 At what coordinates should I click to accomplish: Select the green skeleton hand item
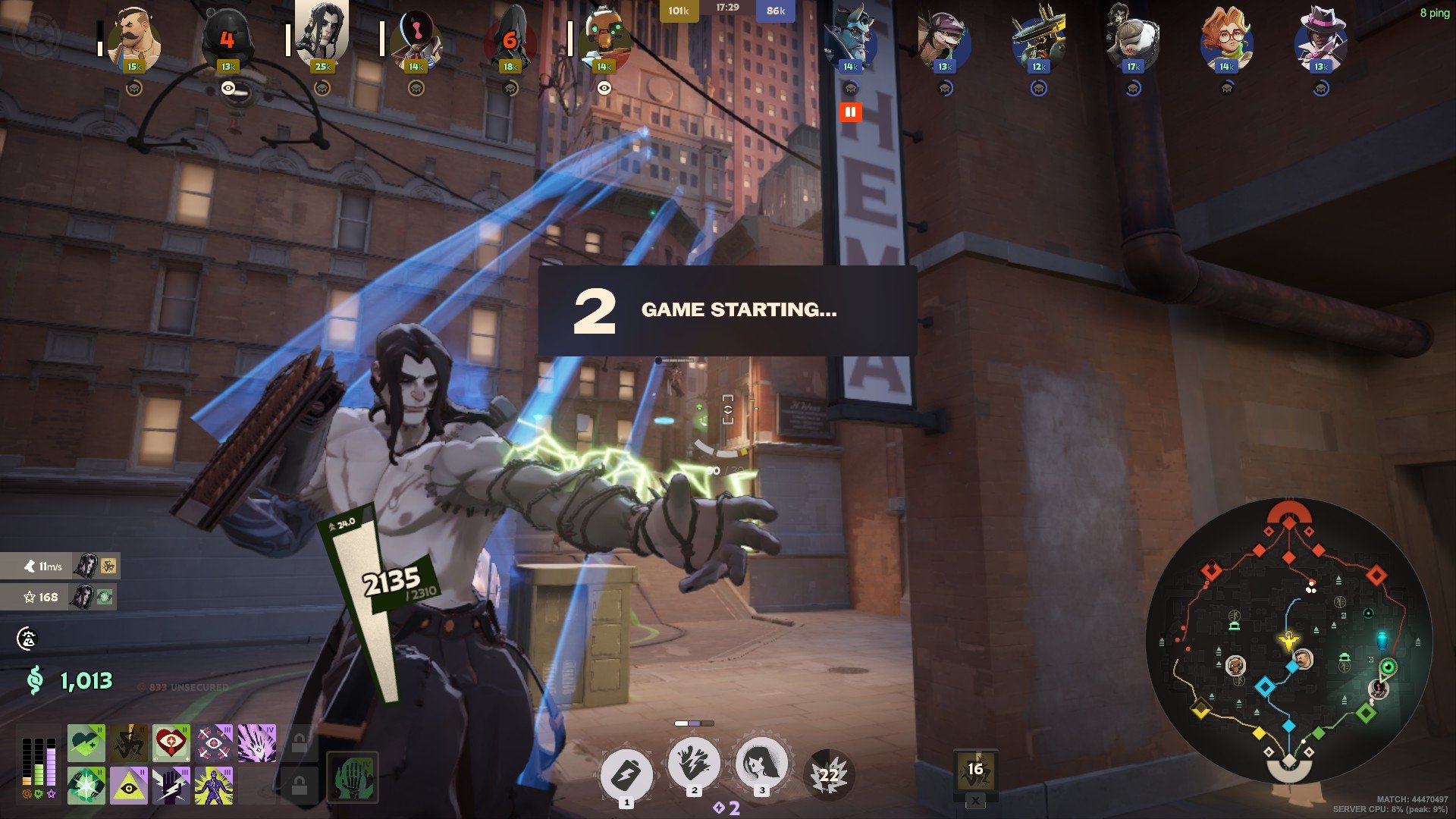352,777
